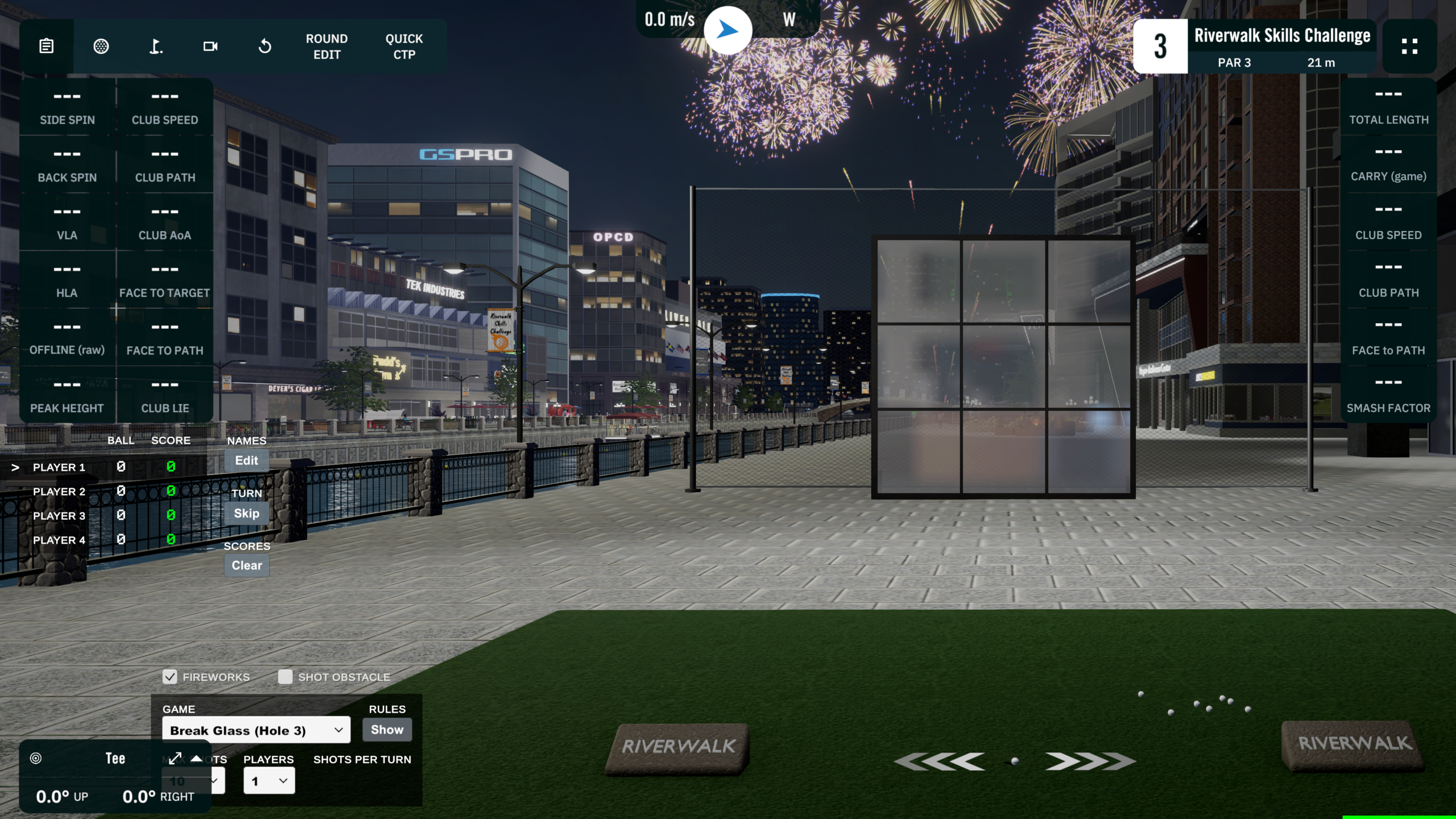Click the golf ball icon in toolbar

point(101,46)
